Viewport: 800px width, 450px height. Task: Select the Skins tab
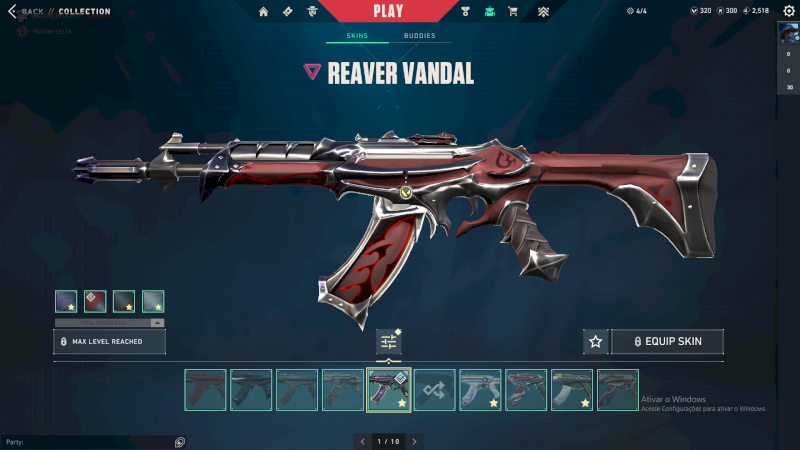(x=357, y=36)
